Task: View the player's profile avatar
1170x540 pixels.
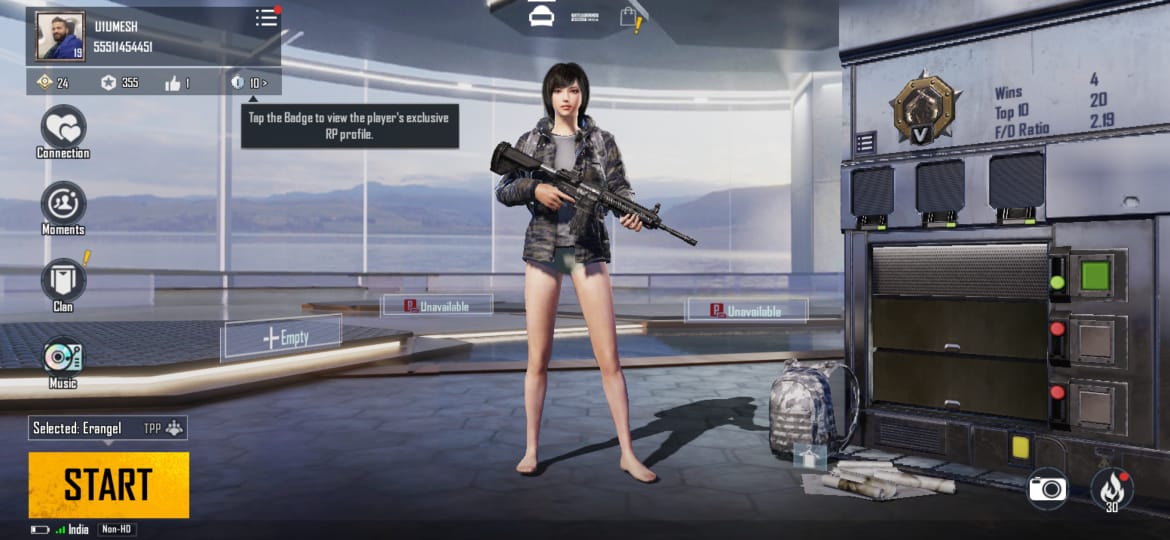Action: (61, 37)
